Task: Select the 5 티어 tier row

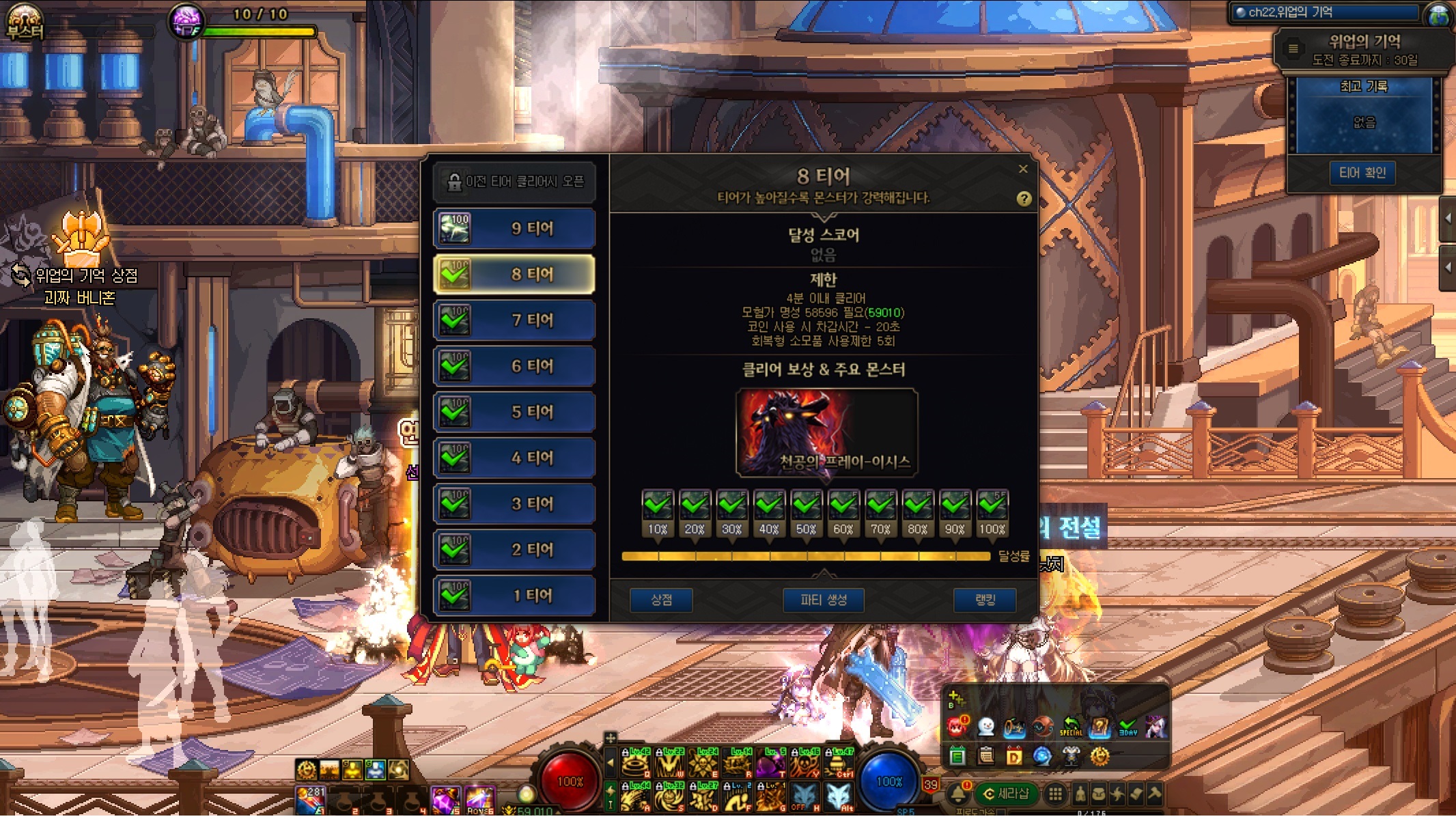Action: 514,412
